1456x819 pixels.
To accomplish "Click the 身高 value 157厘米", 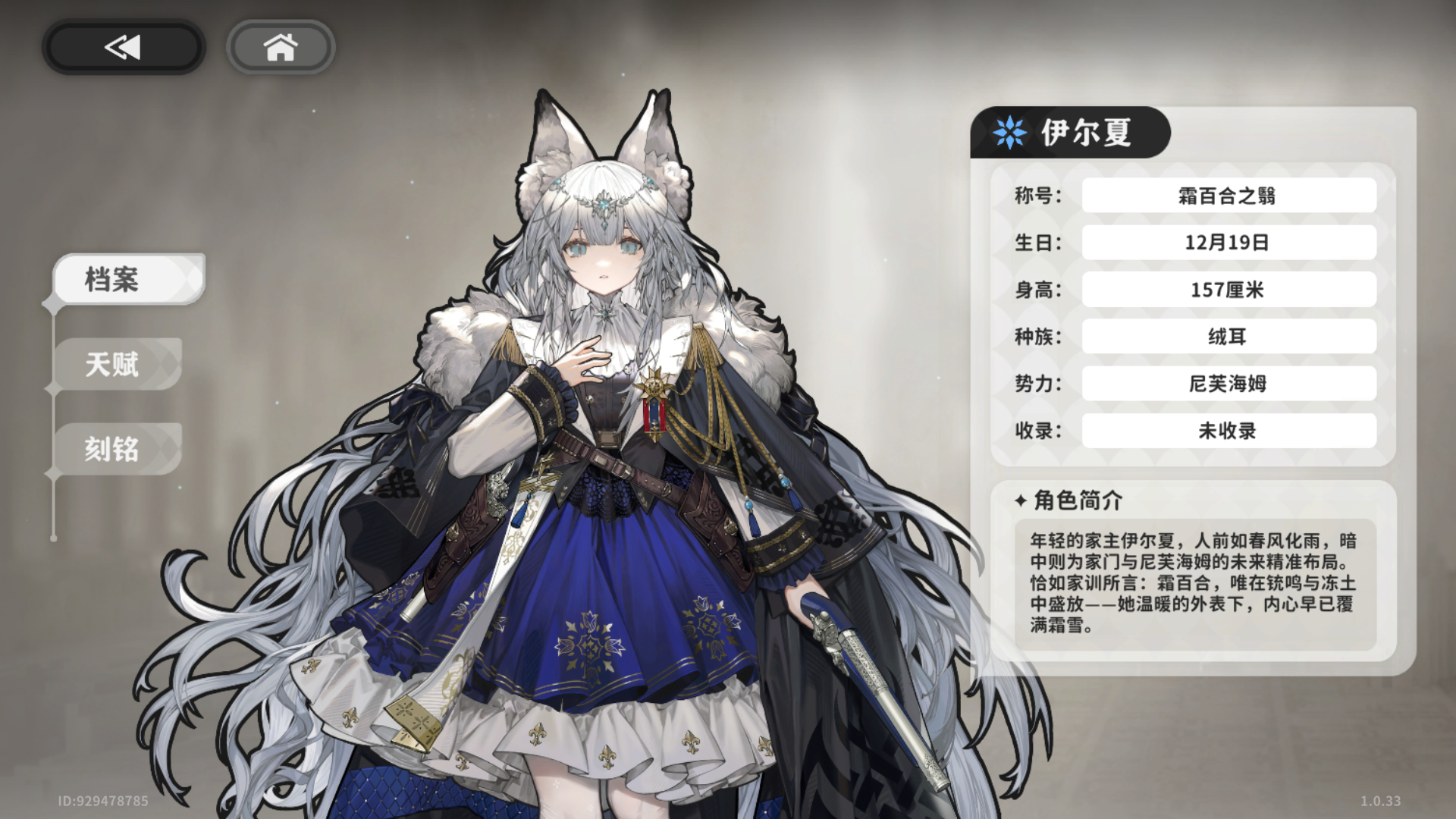I will click(1227, 289).
